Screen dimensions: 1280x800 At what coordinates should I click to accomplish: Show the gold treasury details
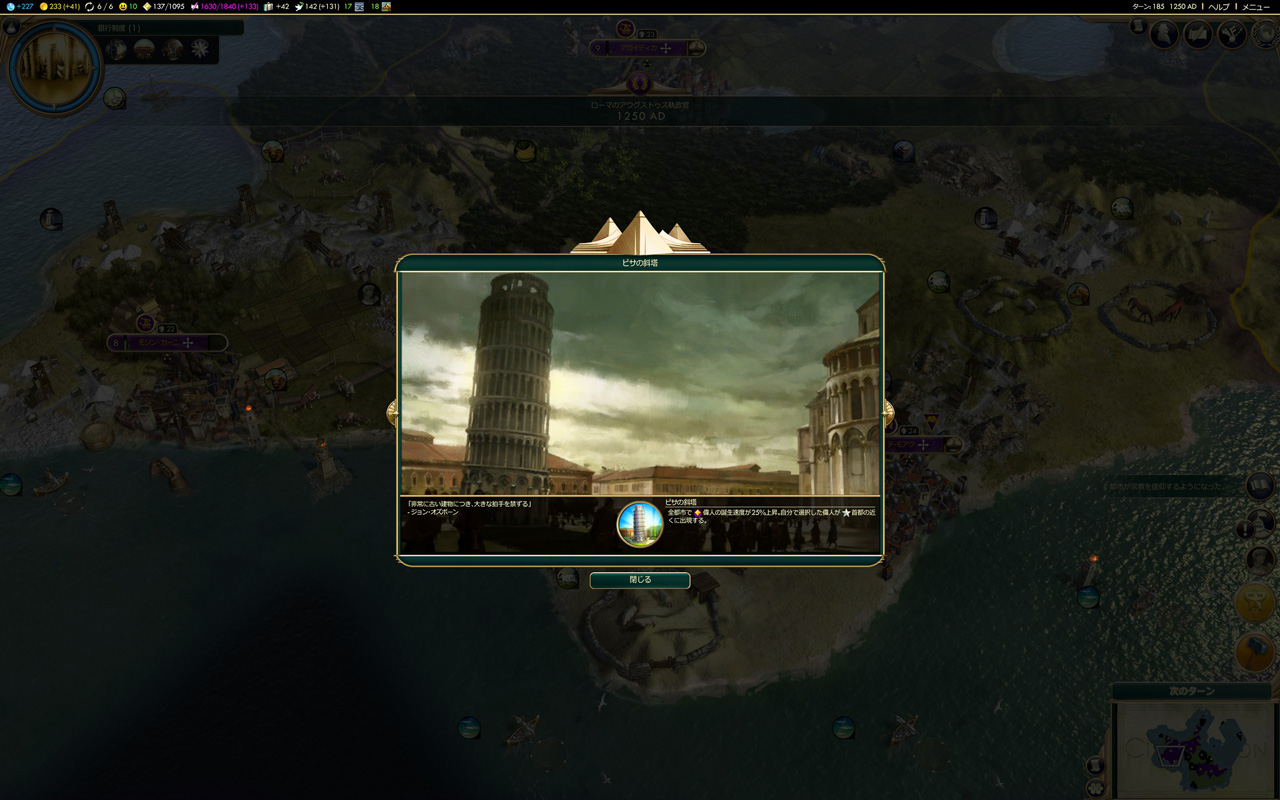[x=60, y=7]
